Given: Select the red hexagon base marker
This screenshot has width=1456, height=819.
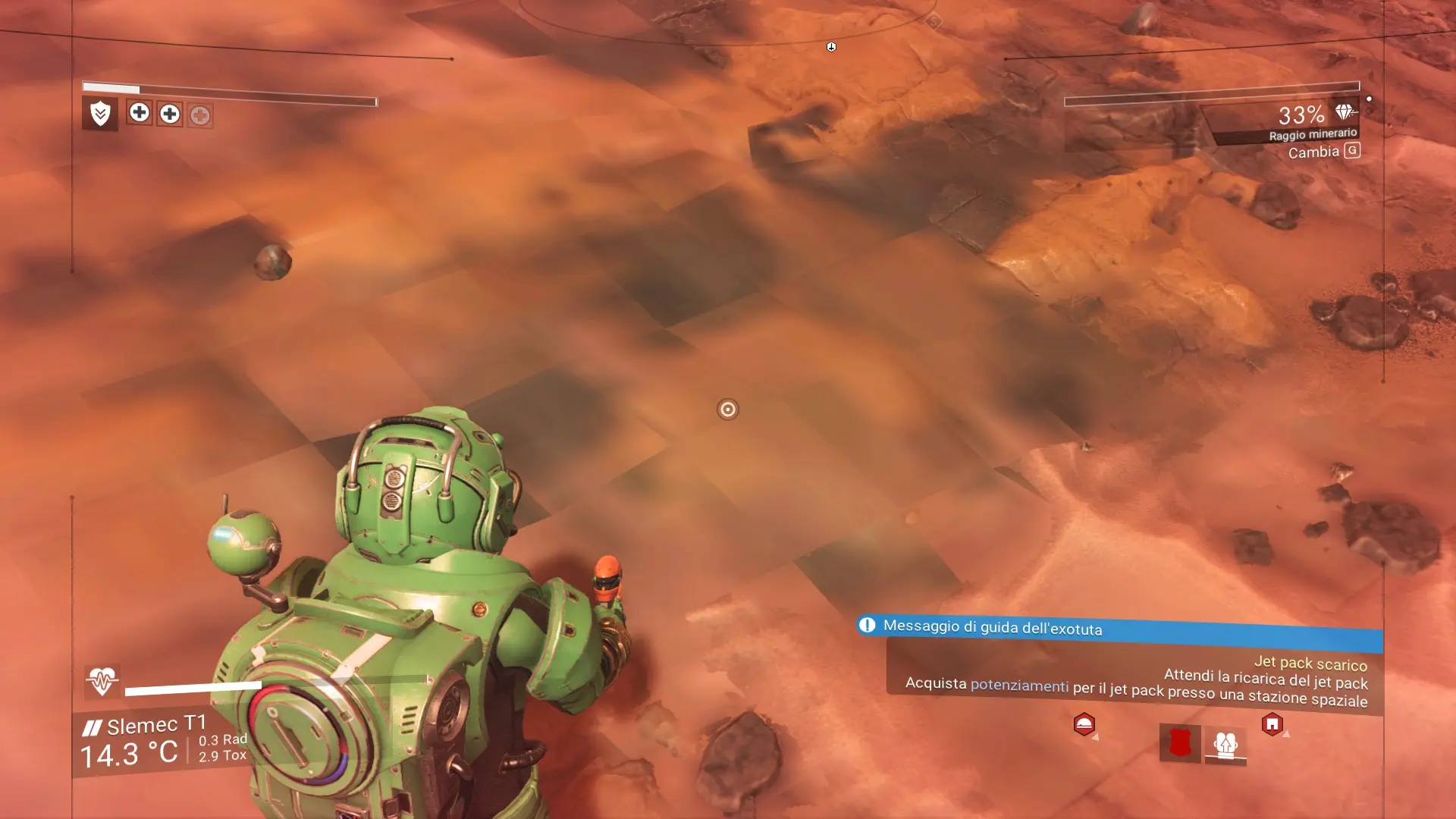Looking at the screenshot, I should pyautogui.click(x=1272, y=724).
